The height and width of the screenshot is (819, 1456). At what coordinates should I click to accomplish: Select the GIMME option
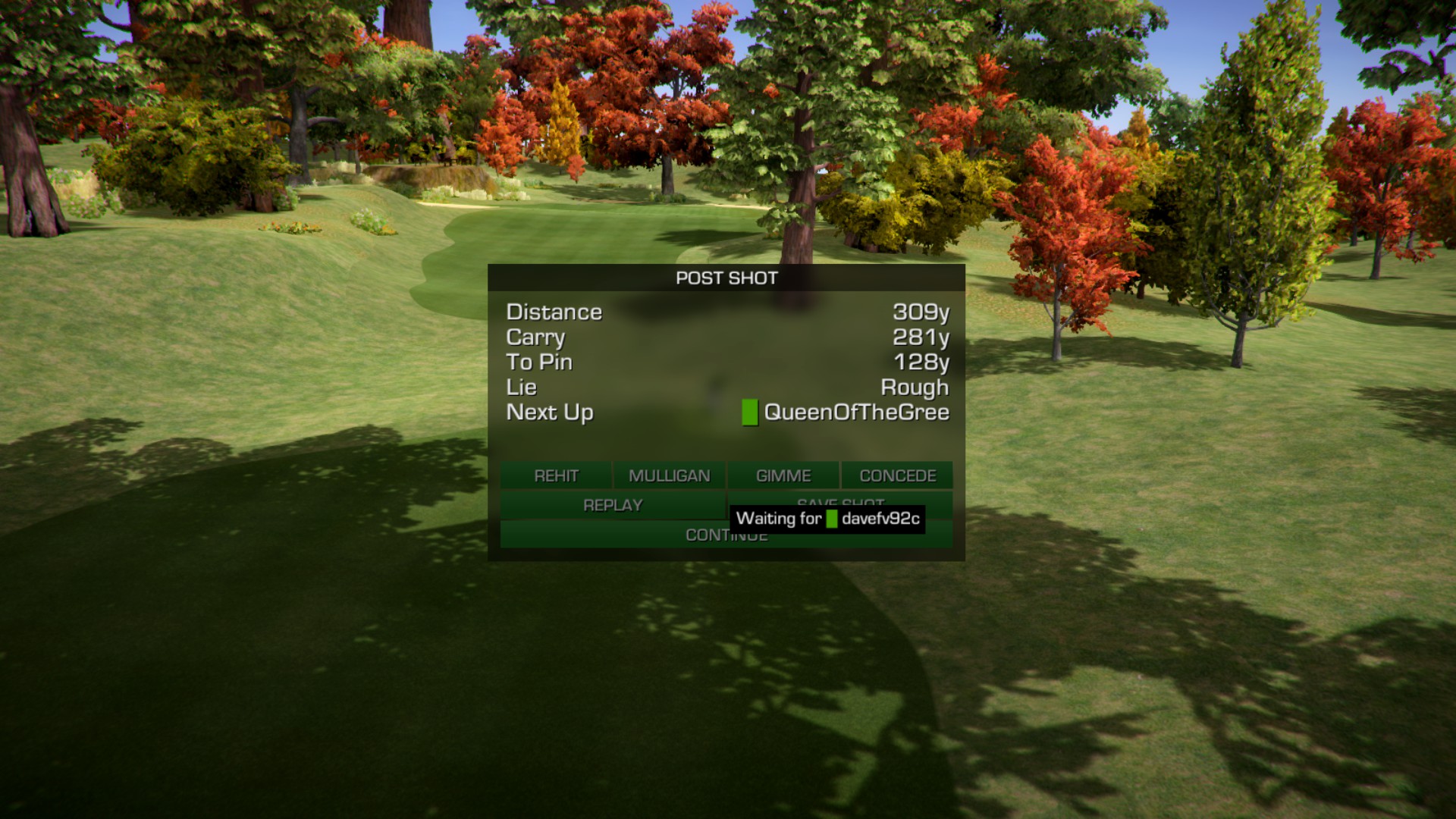[x=783, y=475]
